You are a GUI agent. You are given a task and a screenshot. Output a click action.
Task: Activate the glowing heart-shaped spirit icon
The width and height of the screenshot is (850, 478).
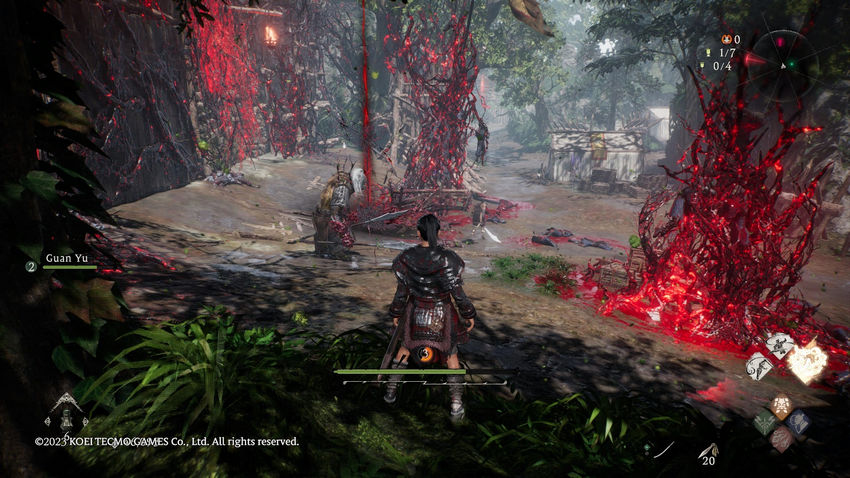point(806,361)
